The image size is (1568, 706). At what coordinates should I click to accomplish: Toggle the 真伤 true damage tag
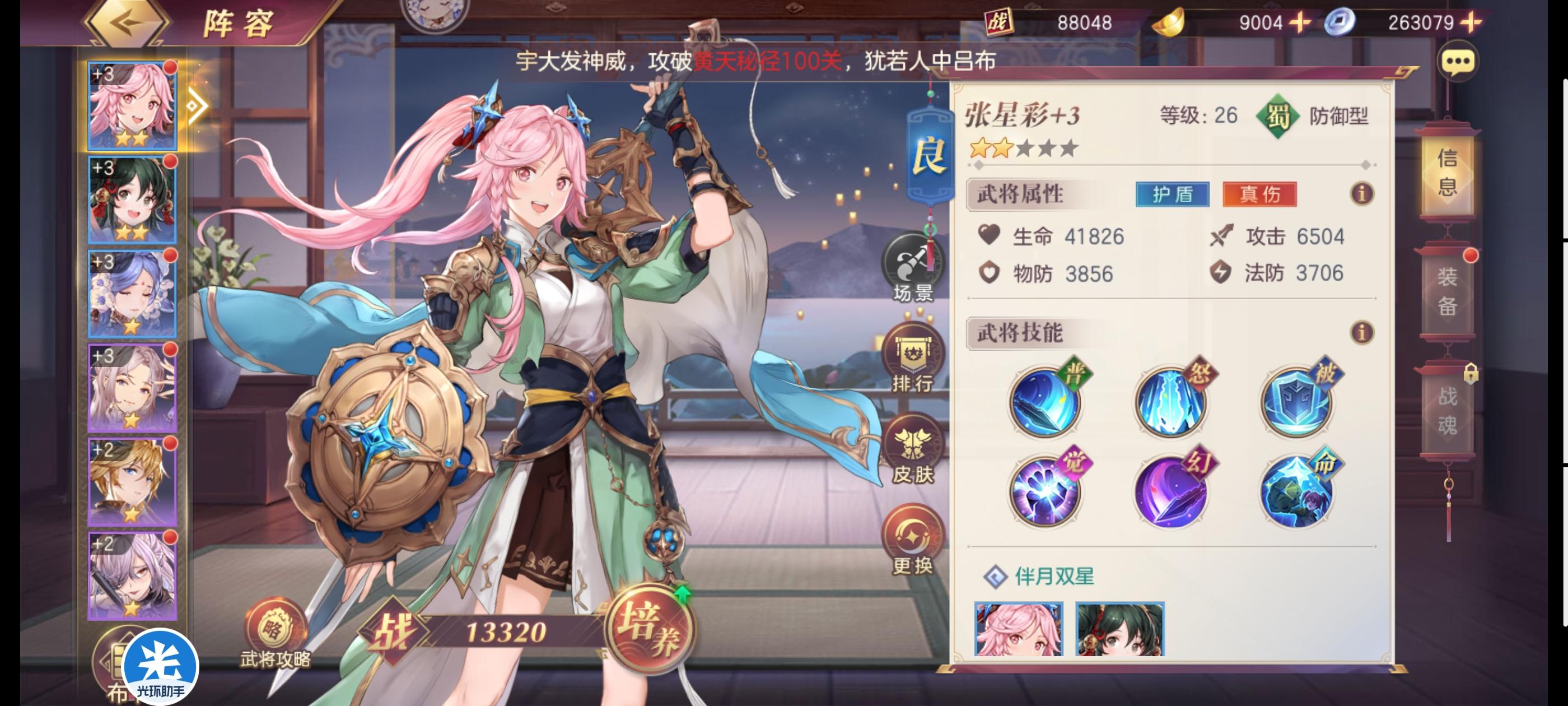click(1261, 196)
